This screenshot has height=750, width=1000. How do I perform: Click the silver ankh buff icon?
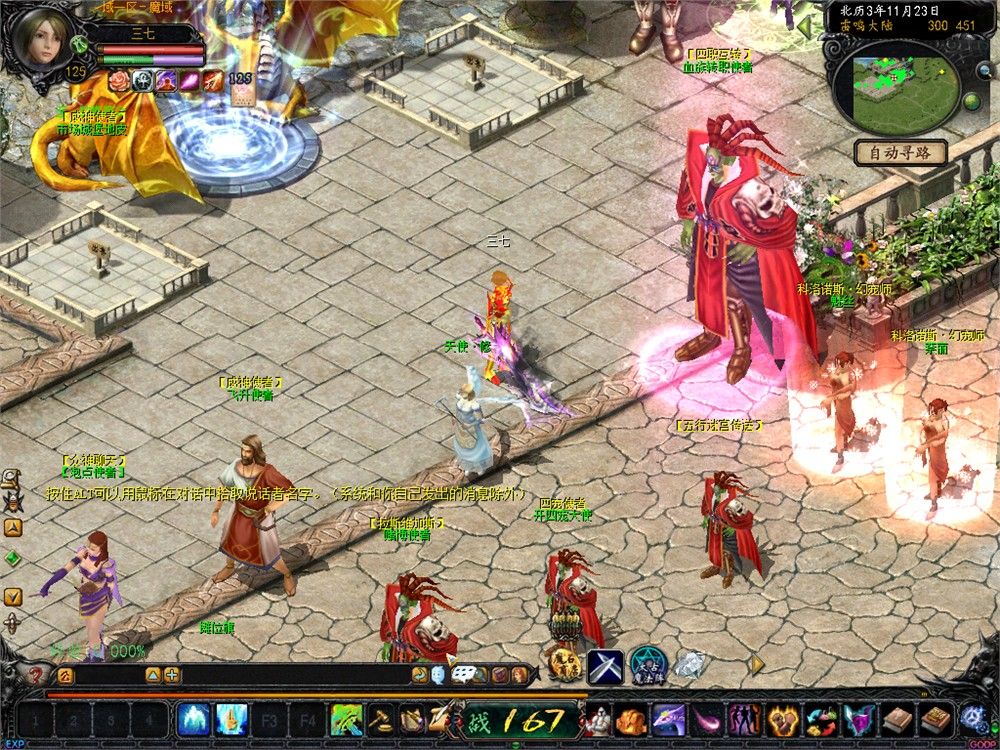tap(142, 81)
